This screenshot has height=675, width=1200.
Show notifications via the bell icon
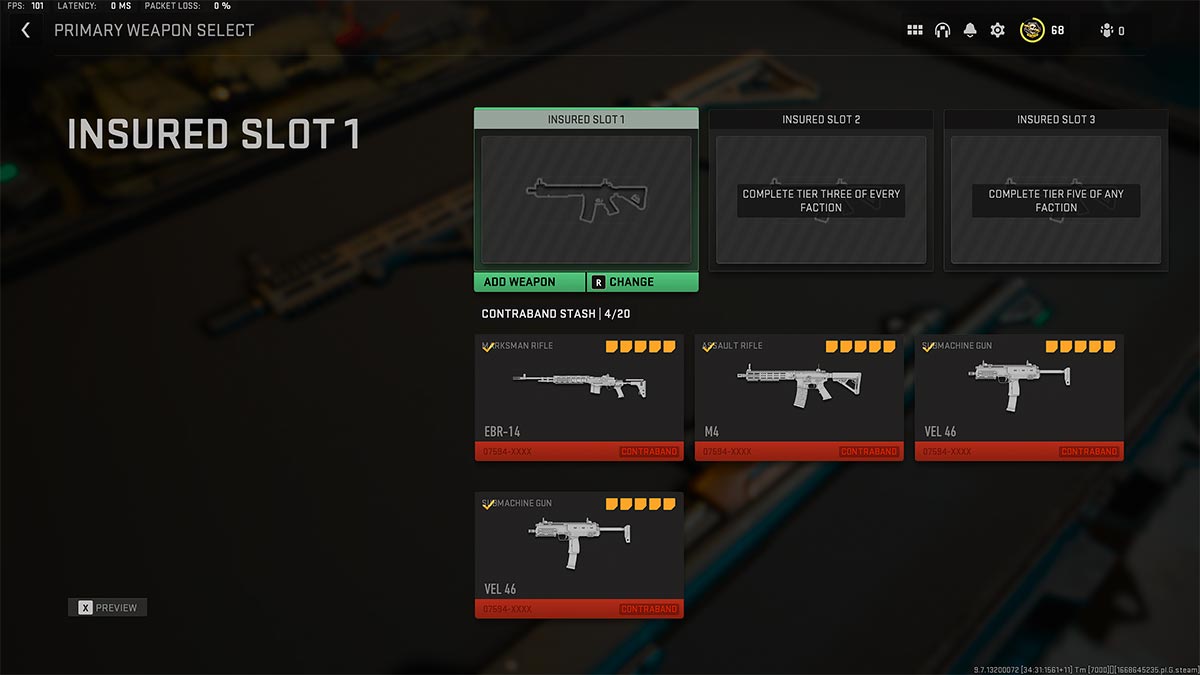(x=970, y=30)
